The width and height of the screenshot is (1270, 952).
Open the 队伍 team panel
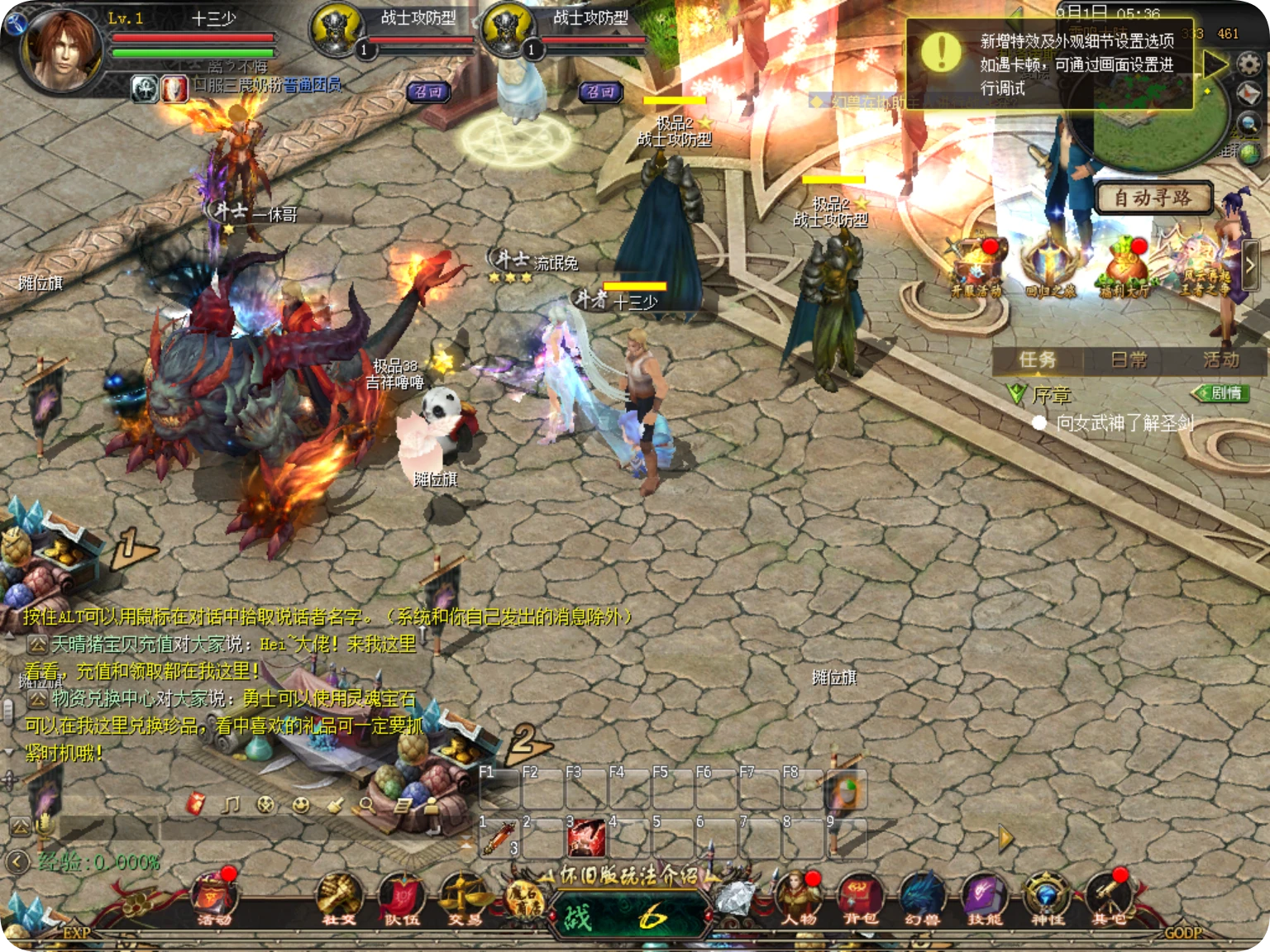[401, 897]
